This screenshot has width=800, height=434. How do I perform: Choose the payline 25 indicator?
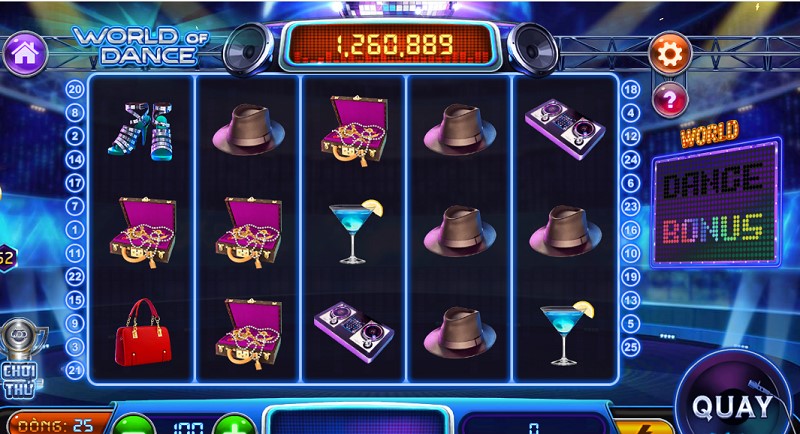click(x=630, y=346)
